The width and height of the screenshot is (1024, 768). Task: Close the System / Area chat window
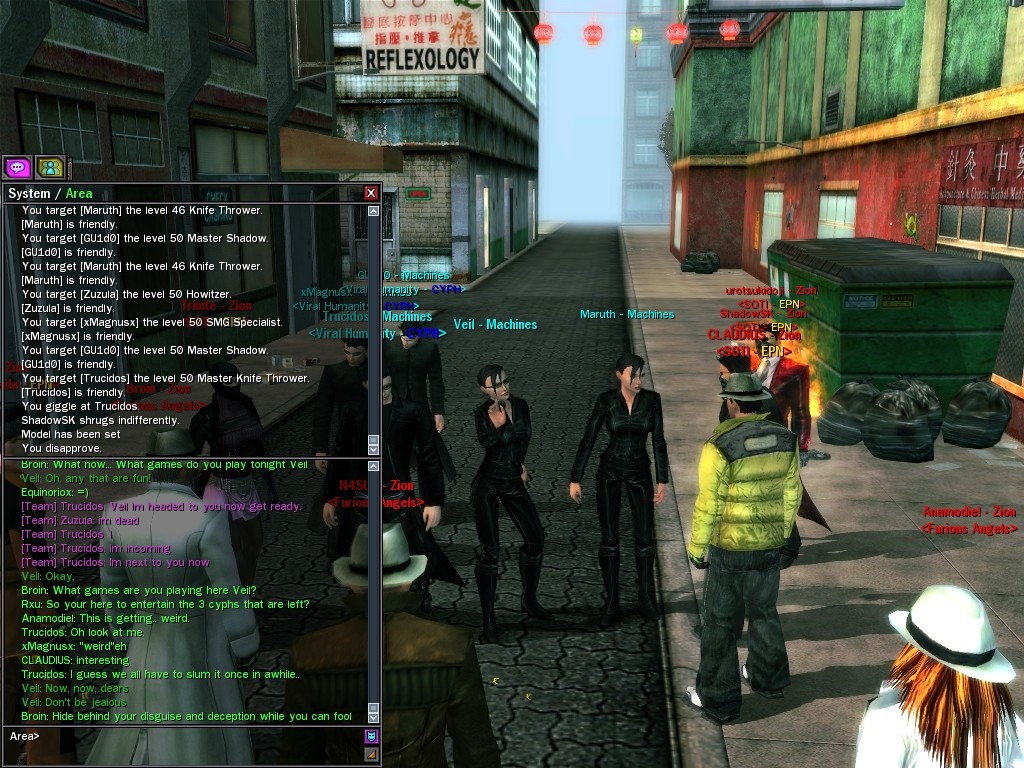click(x=371, y=193)
